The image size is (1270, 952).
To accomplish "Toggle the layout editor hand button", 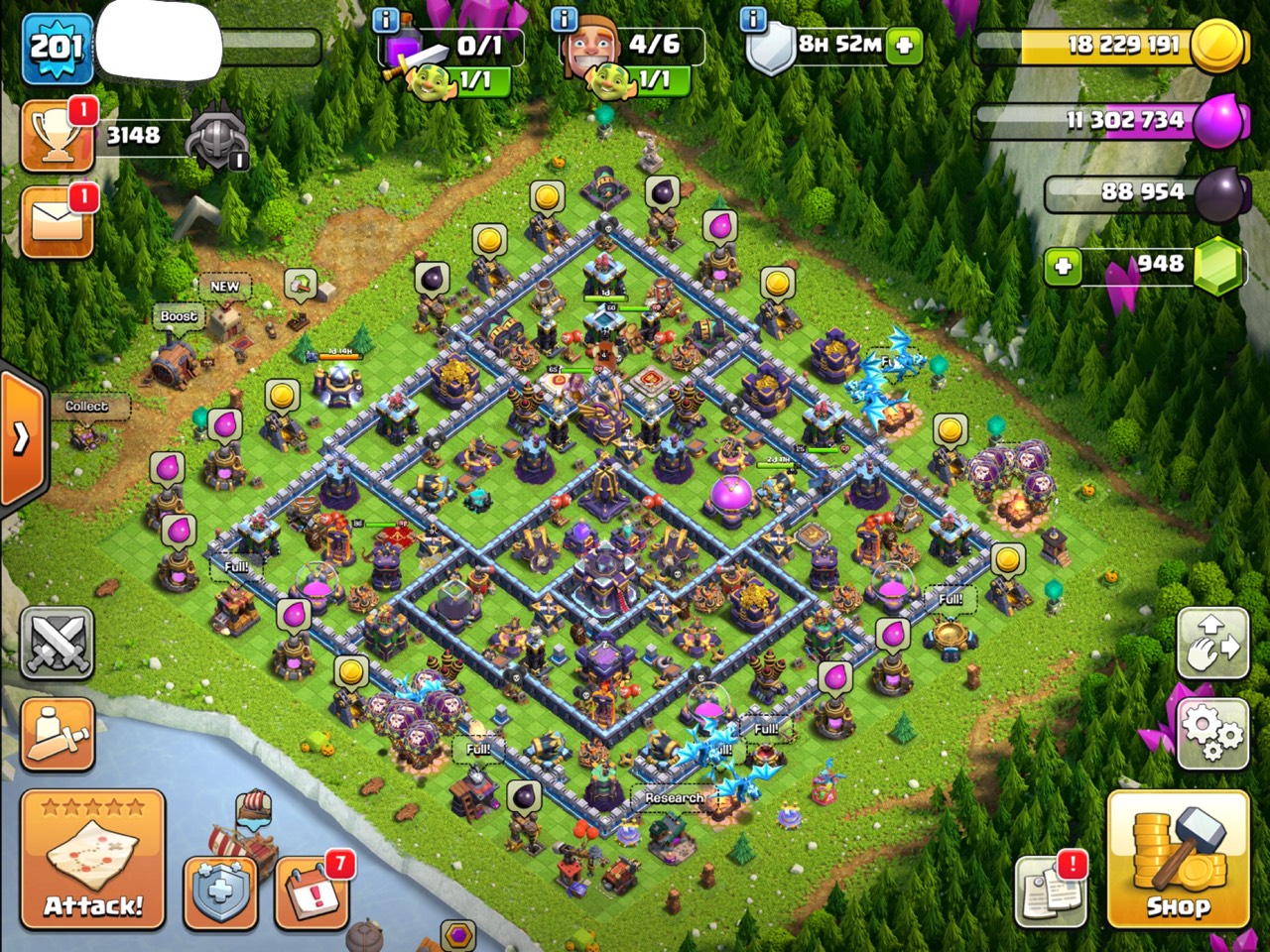I will 1212,645.
